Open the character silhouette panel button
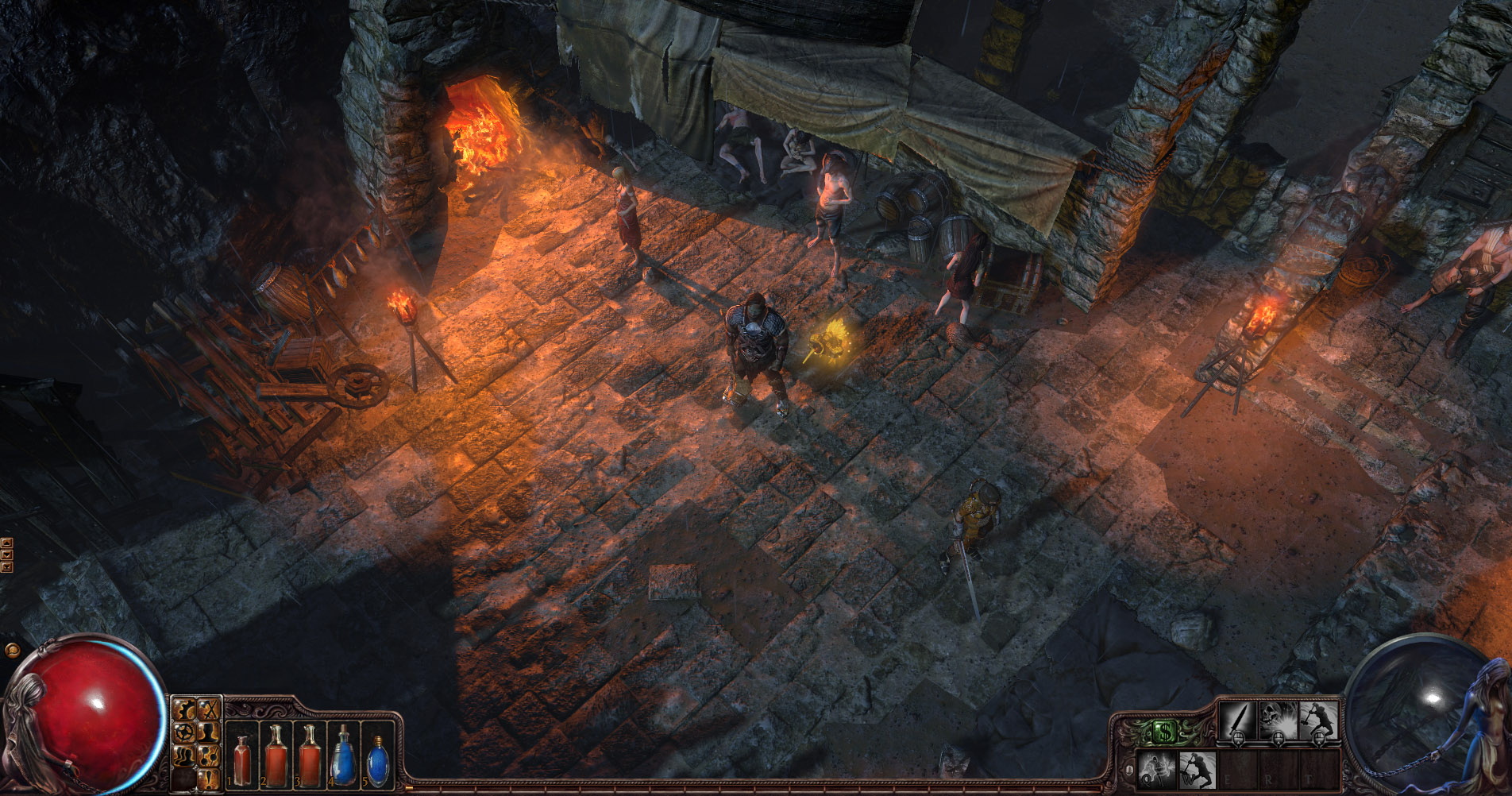 coord(208,731)
